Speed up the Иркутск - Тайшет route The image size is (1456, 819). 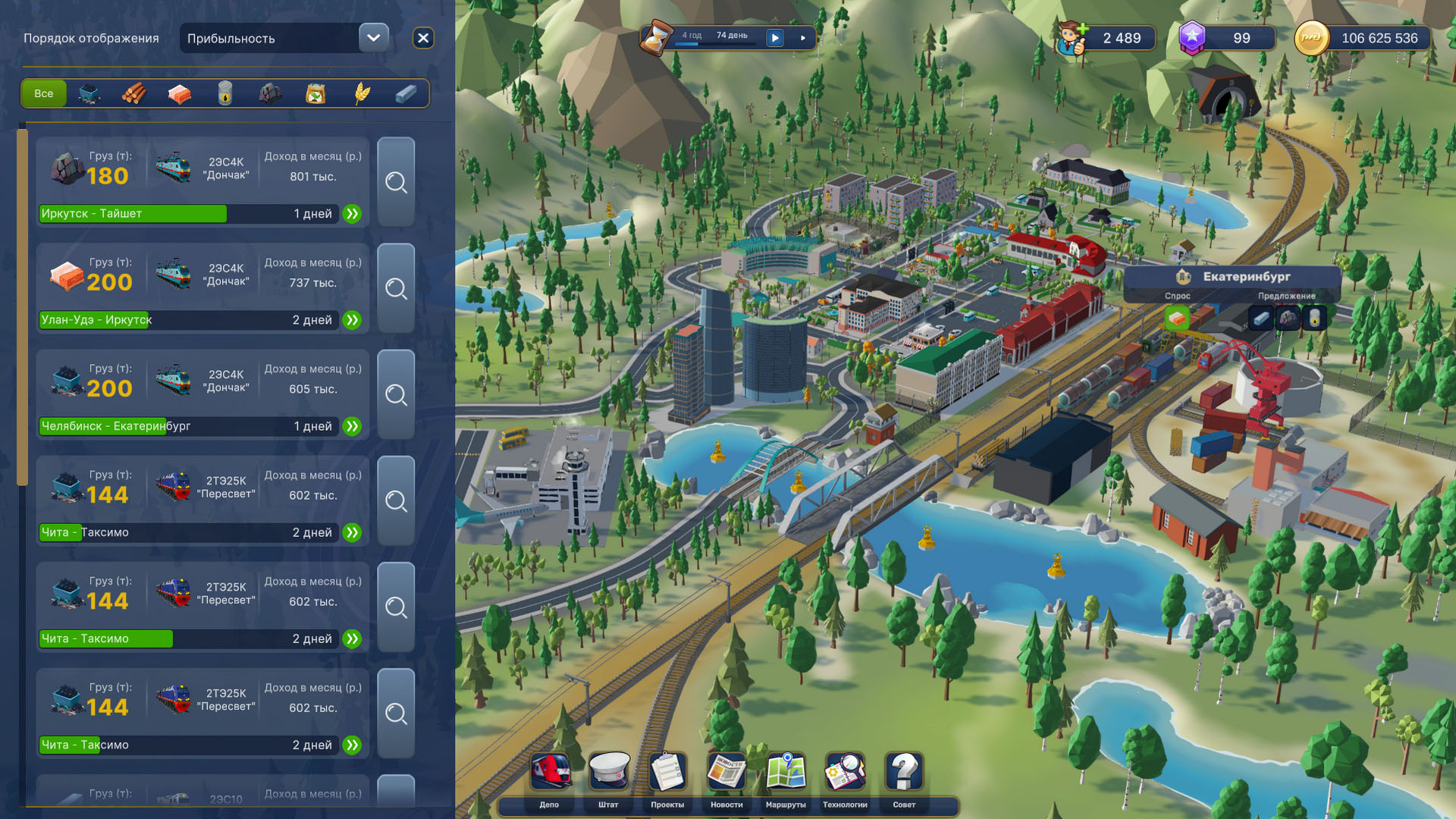[x=352, y=214]
